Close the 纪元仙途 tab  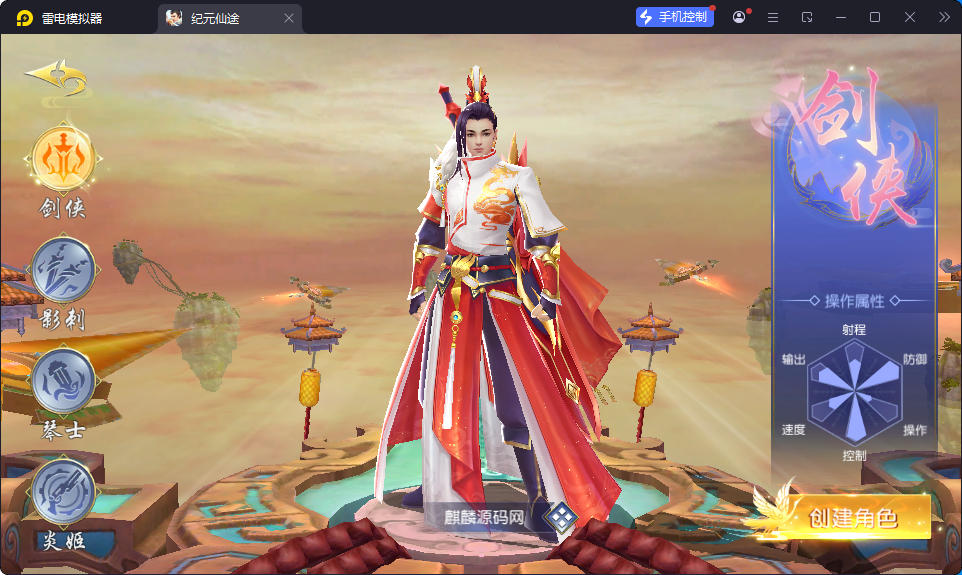289,18
